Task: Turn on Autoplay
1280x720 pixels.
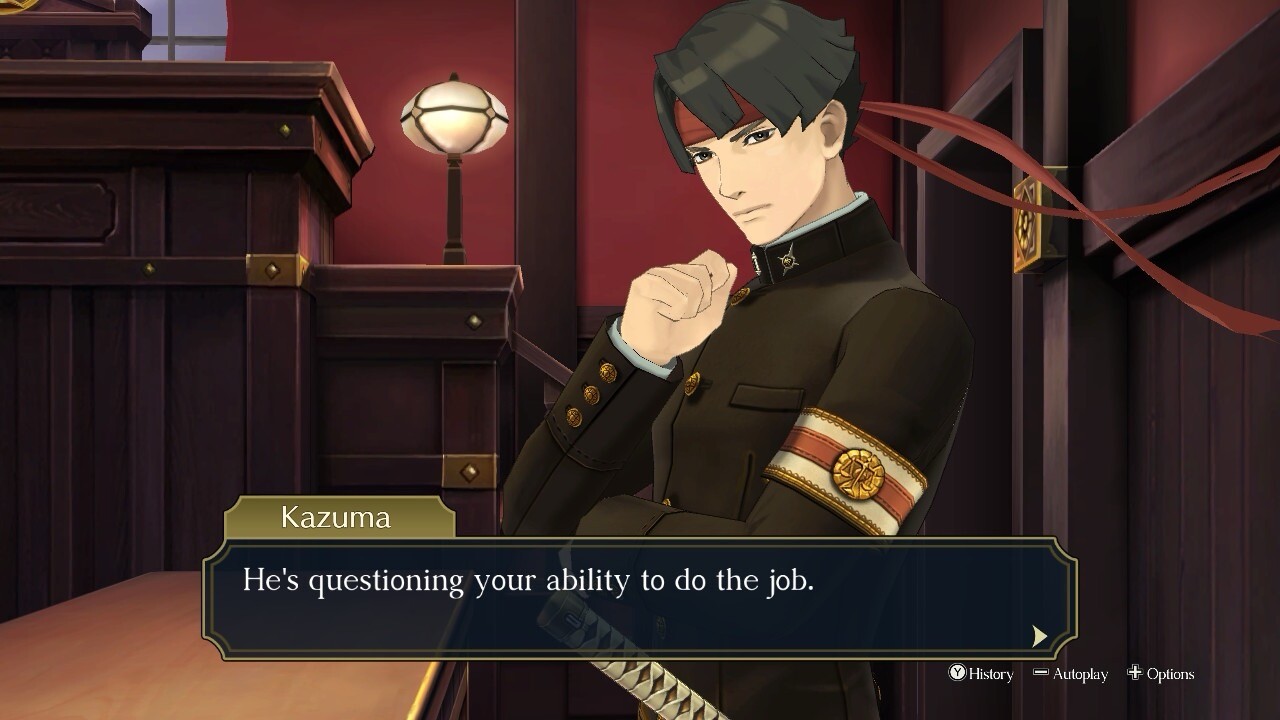Action: (1070, 674)
